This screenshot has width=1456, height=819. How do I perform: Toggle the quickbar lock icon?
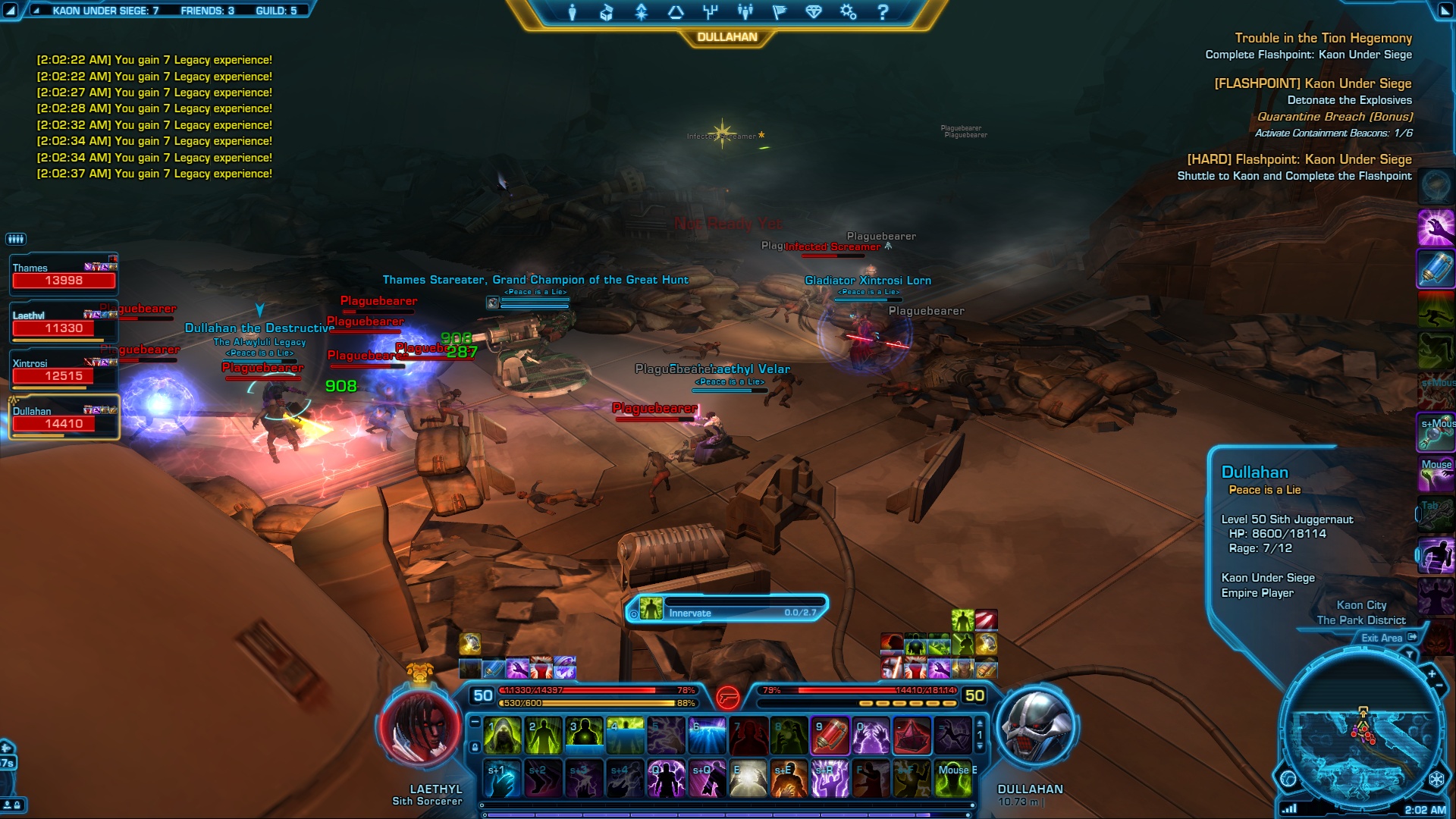[475, 748]
